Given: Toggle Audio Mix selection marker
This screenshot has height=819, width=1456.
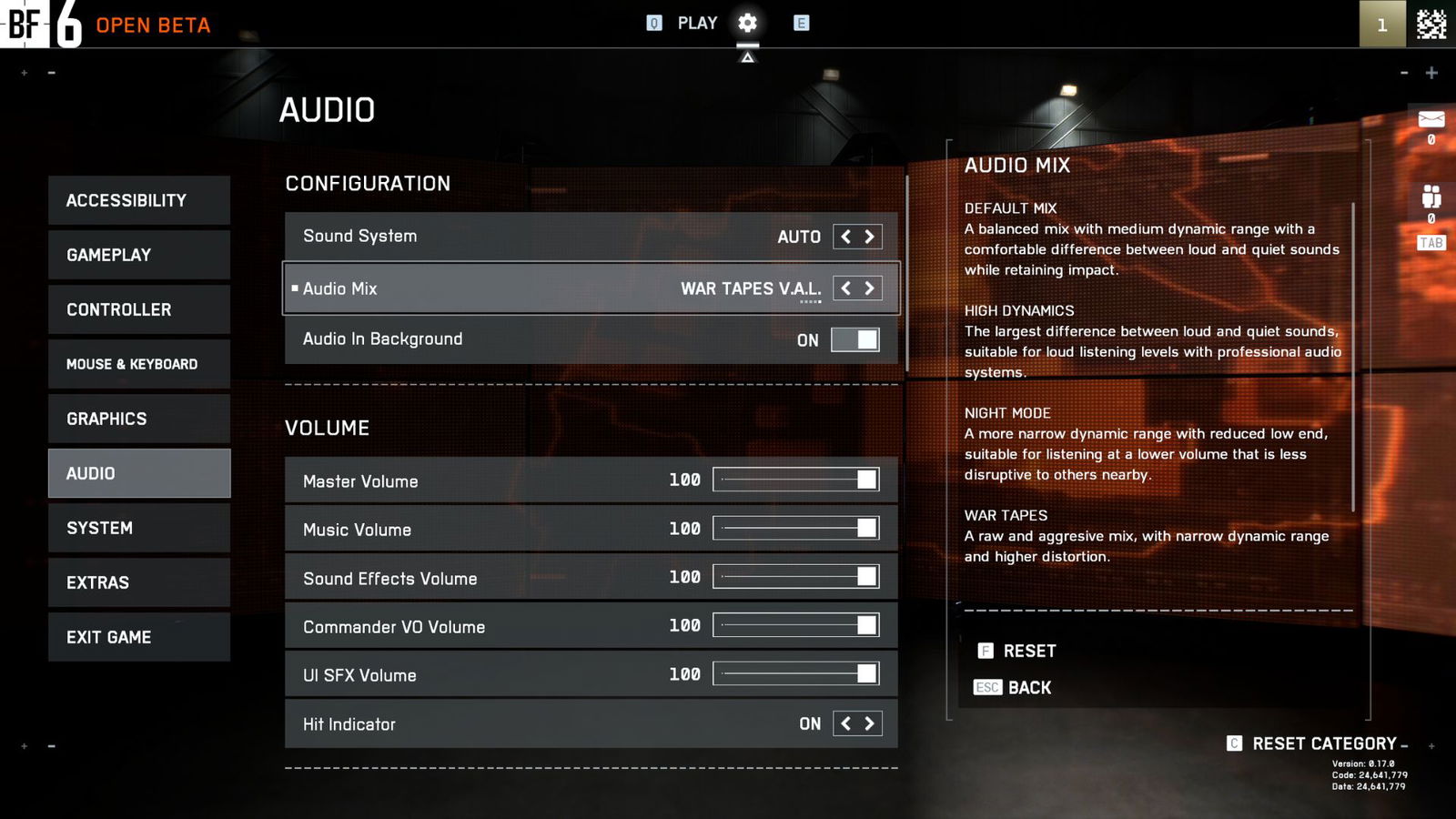Looking at the screenshot, I should click(295, 288).
